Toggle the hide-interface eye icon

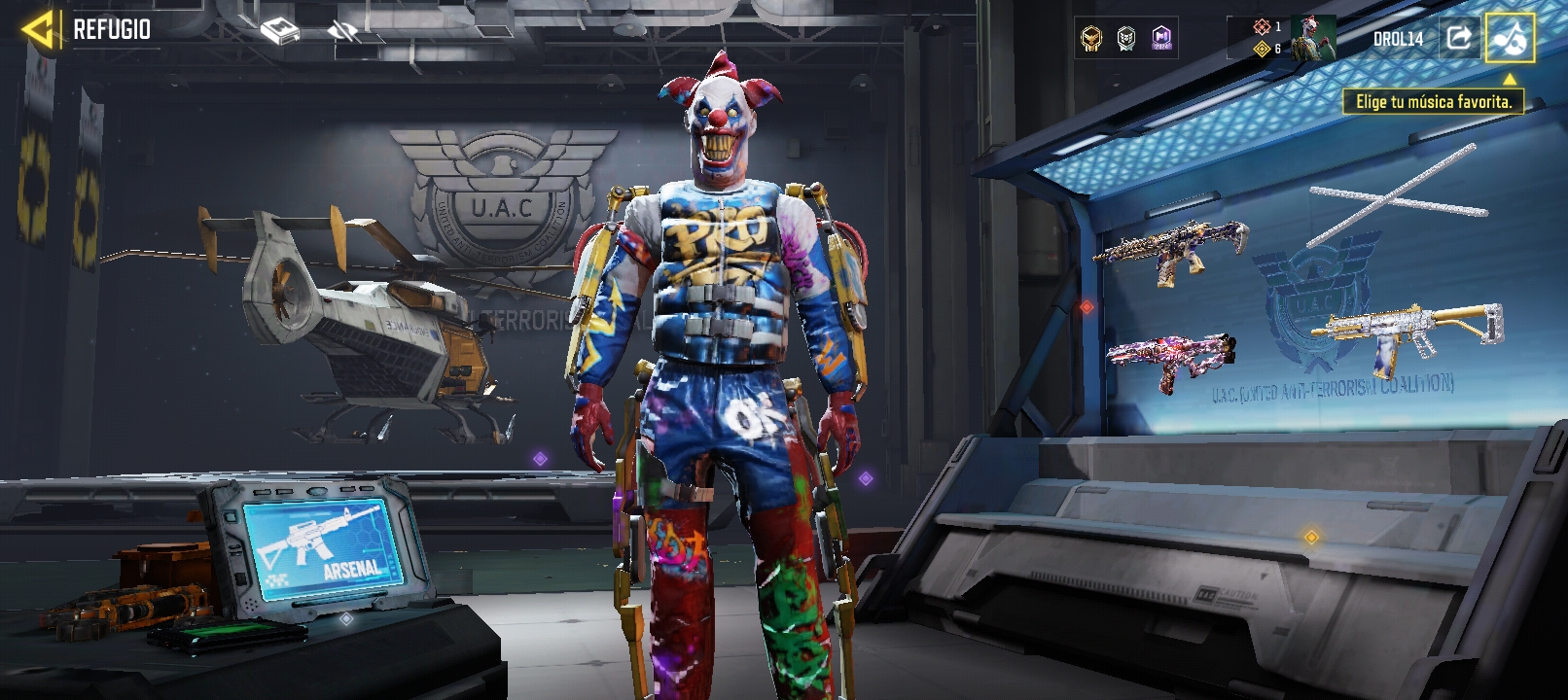(x=342, y=32)
